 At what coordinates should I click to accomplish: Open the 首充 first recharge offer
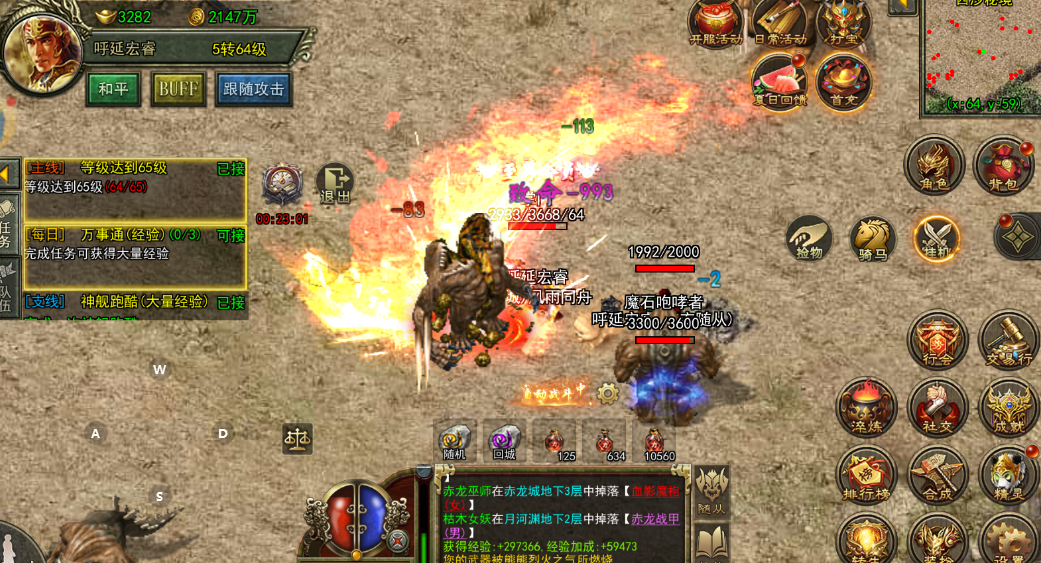843,82
